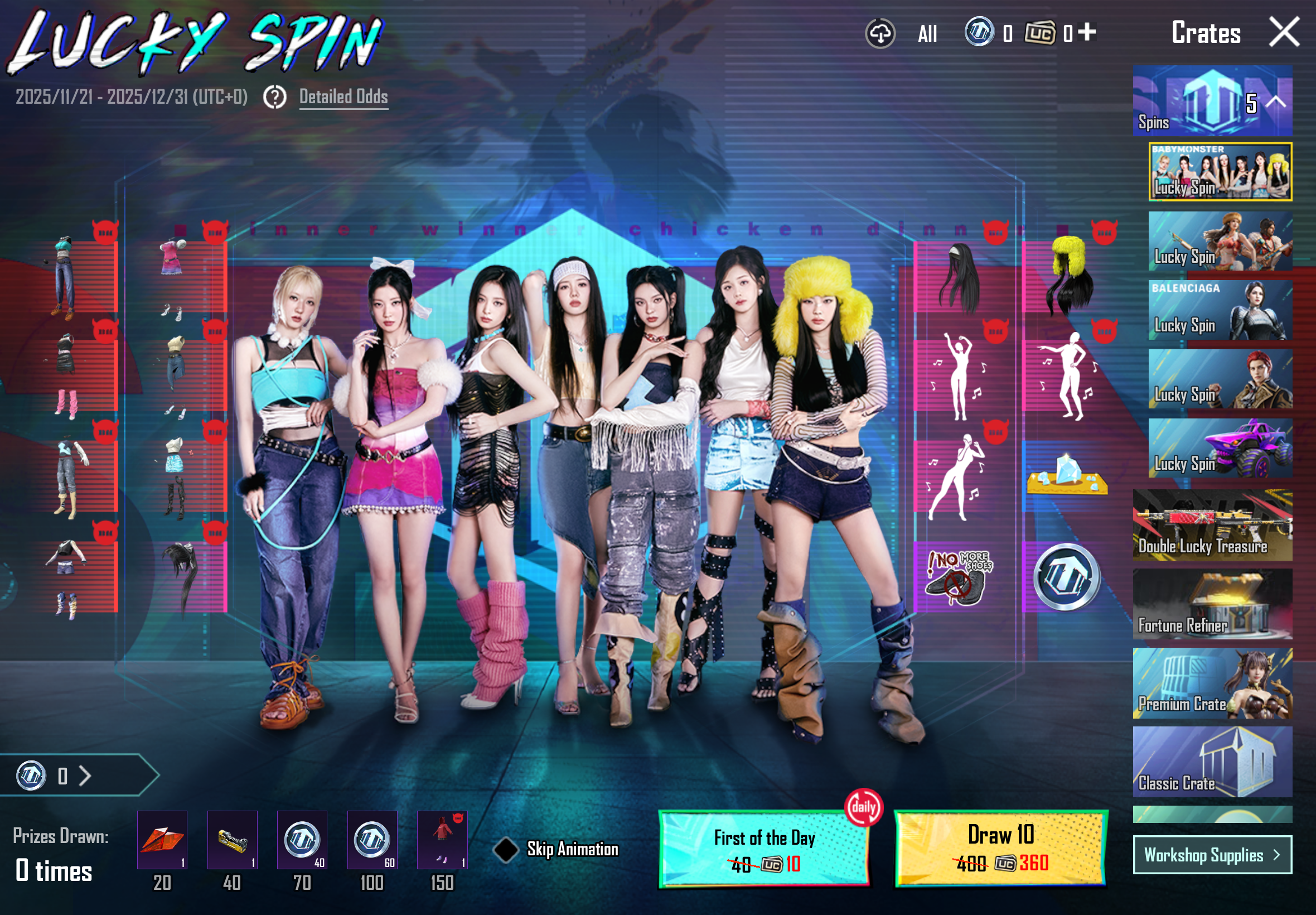Choose the Draw 10 button
Viewport: 1316px width, 915px height.
coord(1000,848)
